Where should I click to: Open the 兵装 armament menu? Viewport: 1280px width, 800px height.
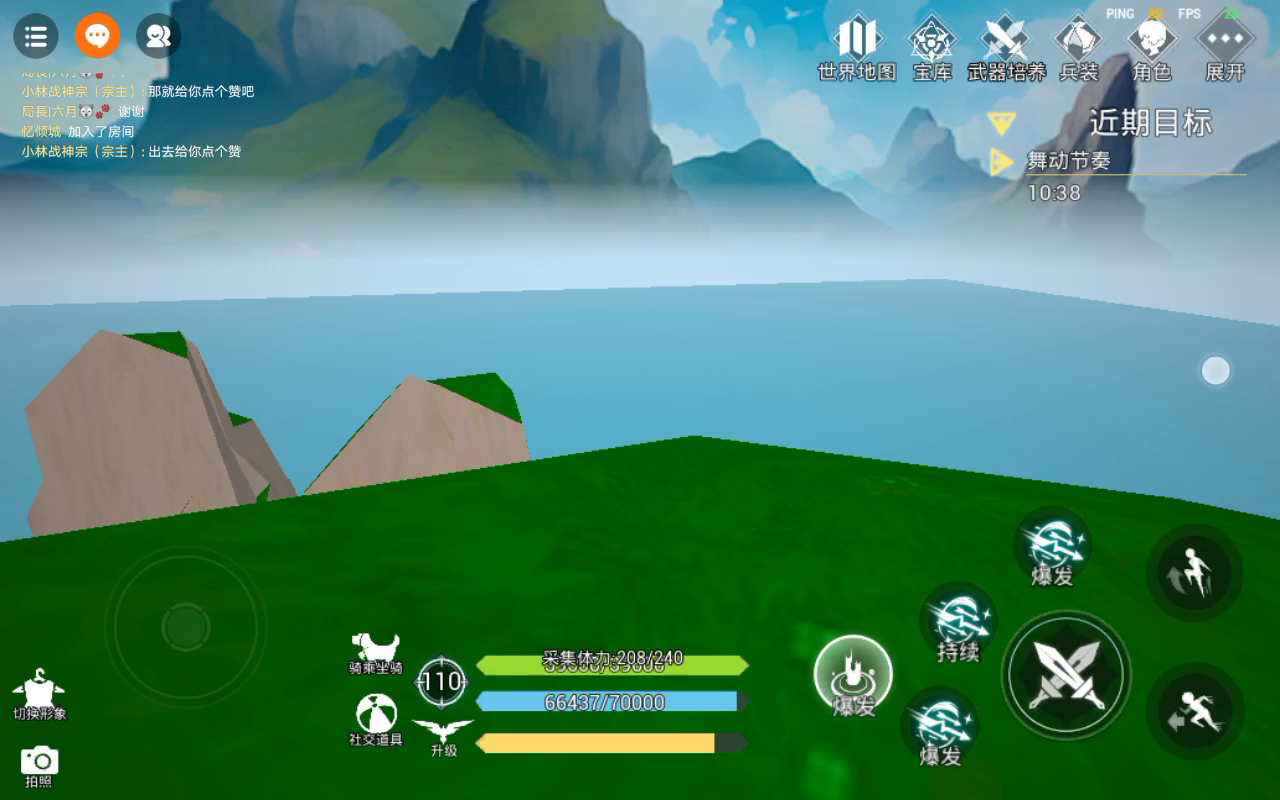coord(1079,46)
